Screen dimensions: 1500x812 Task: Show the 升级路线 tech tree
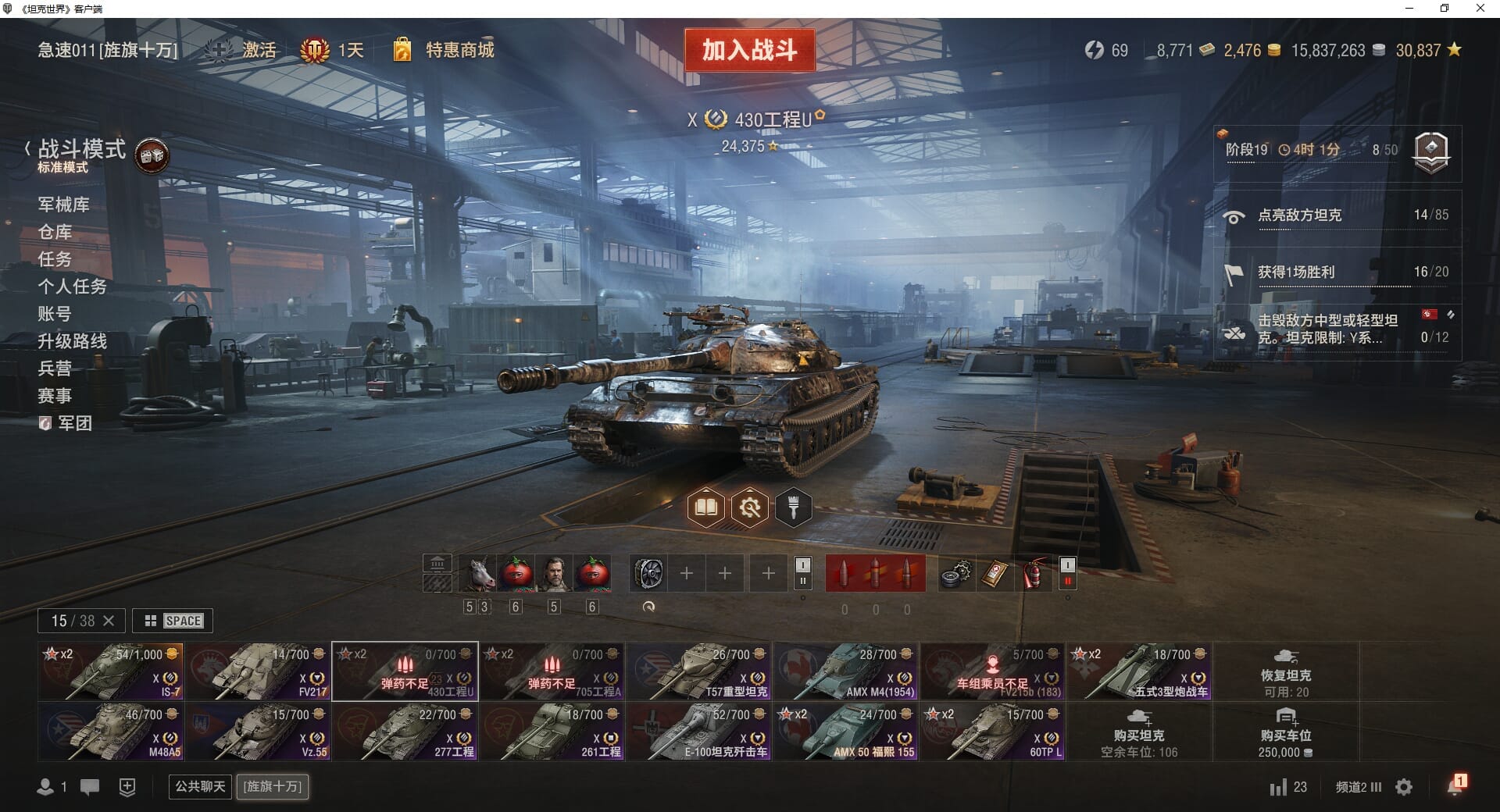(x=72, y=341)
